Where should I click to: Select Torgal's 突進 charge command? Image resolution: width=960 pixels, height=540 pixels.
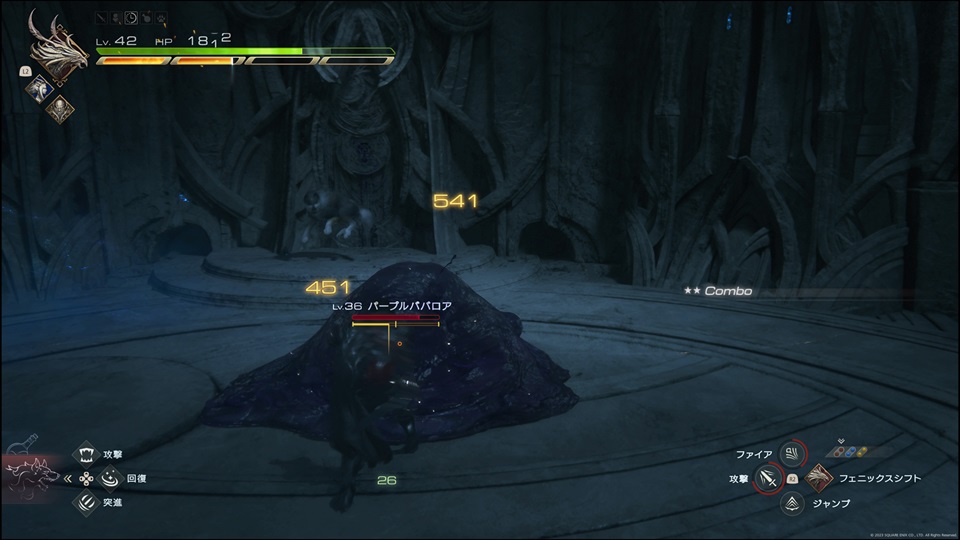[x=85, y=502]
